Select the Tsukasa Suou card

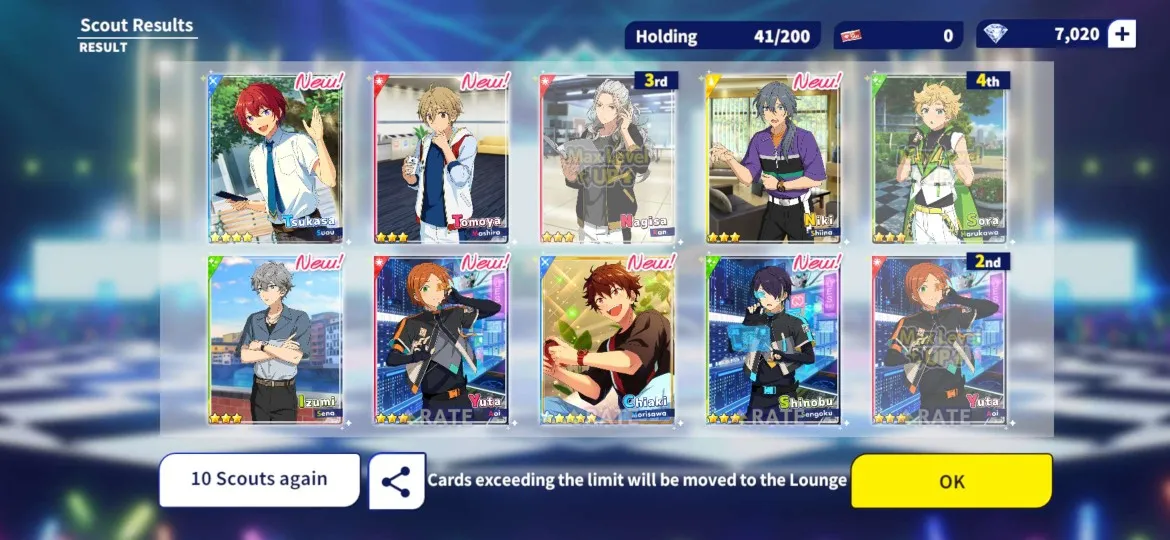(x=276, y=158)
